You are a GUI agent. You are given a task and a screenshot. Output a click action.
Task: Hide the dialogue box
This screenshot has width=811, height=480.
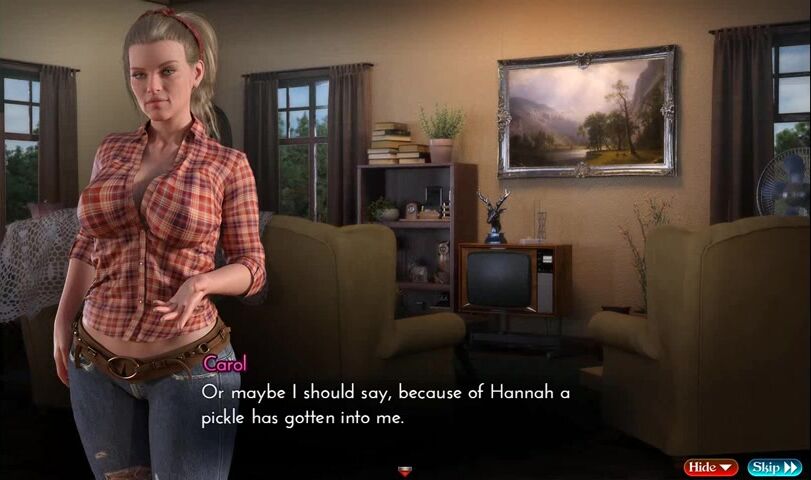[710, 467]
